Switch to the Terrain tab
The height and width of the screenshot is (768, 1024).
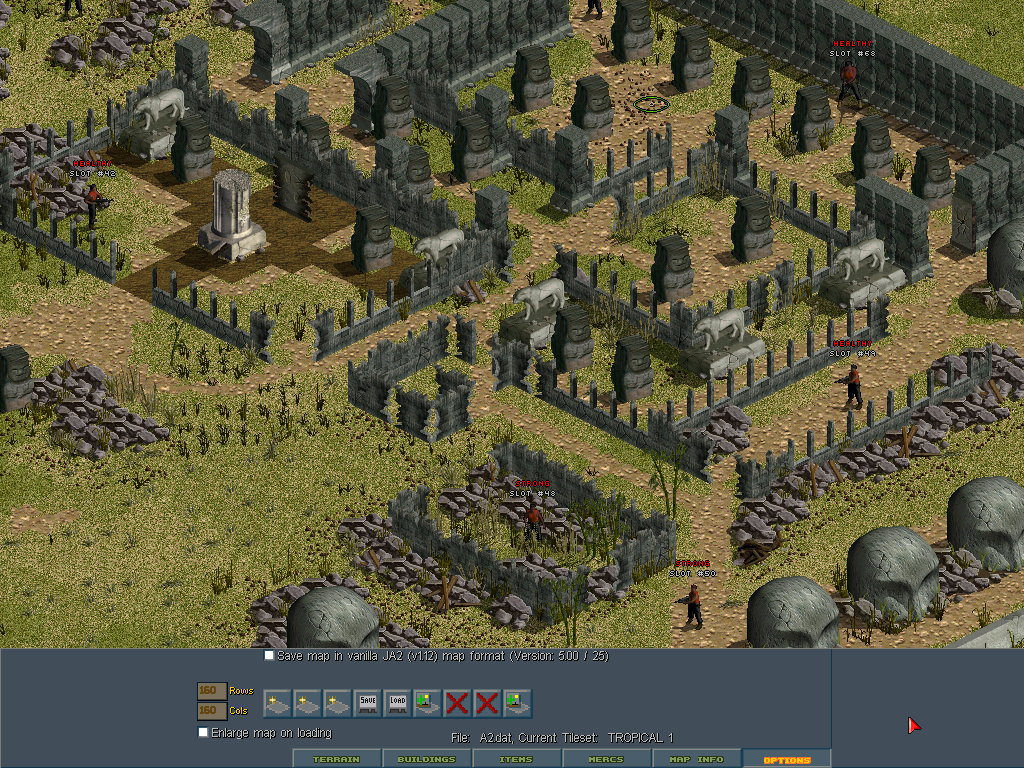point(337,759)
